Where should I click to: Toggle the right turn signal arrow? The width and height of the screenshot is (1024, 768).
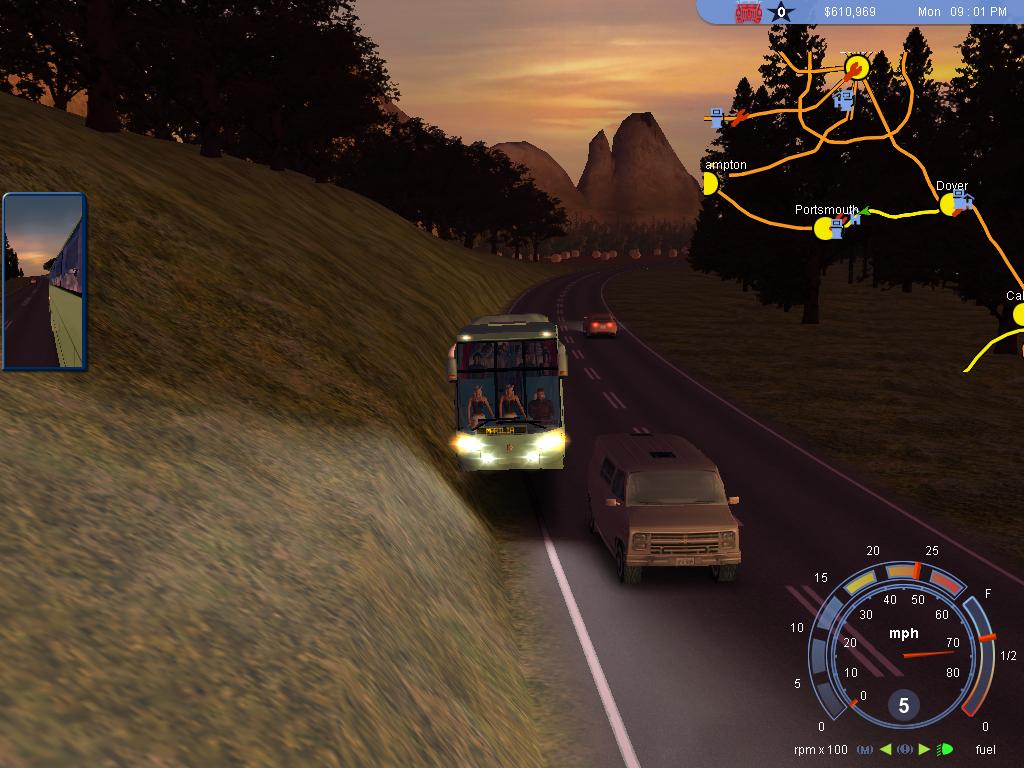click(x=924, y=749)
